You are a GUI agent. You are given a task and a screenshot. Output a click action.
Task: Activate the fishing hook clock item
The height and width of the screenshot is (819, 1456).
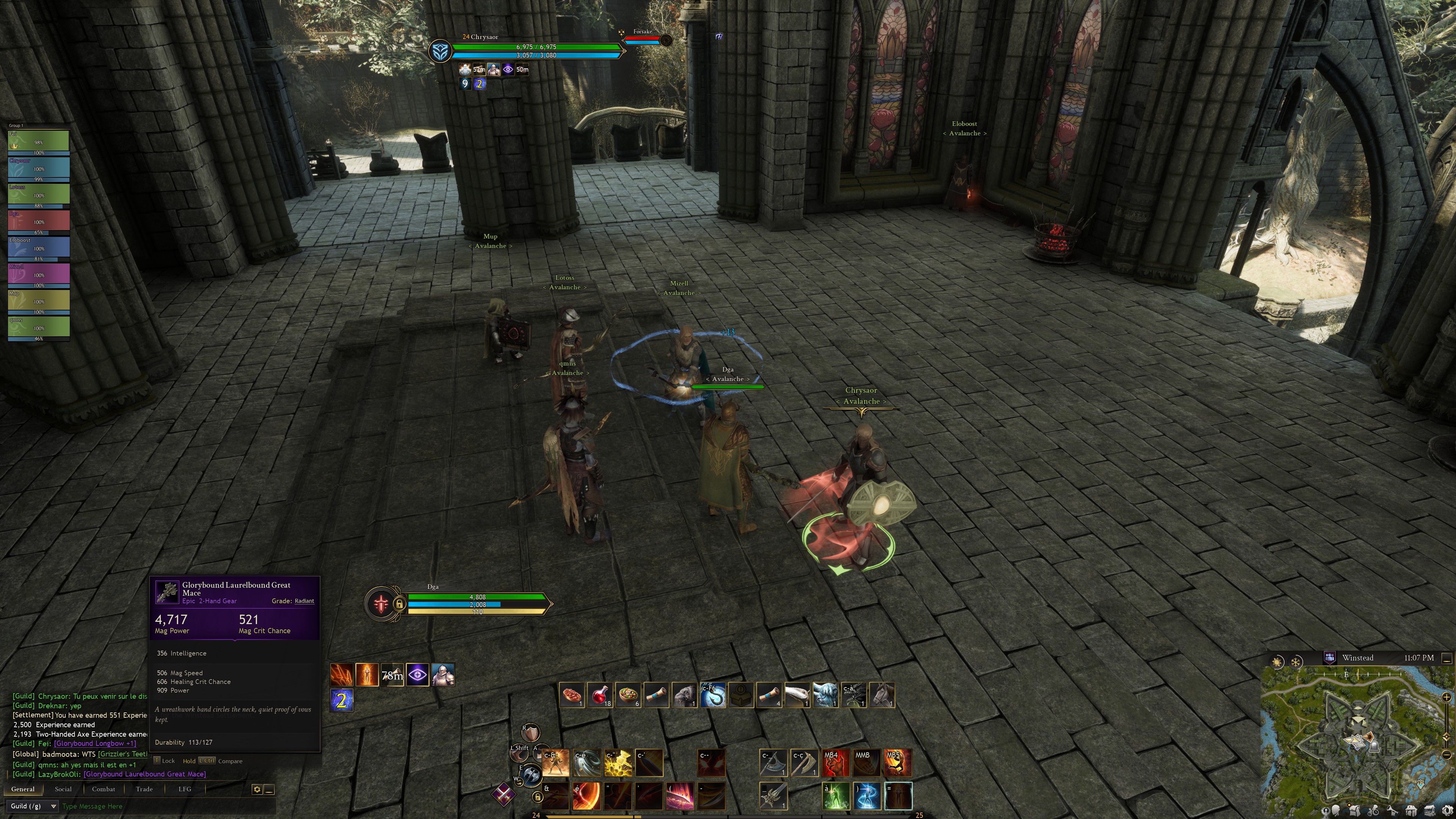[713, 695]
